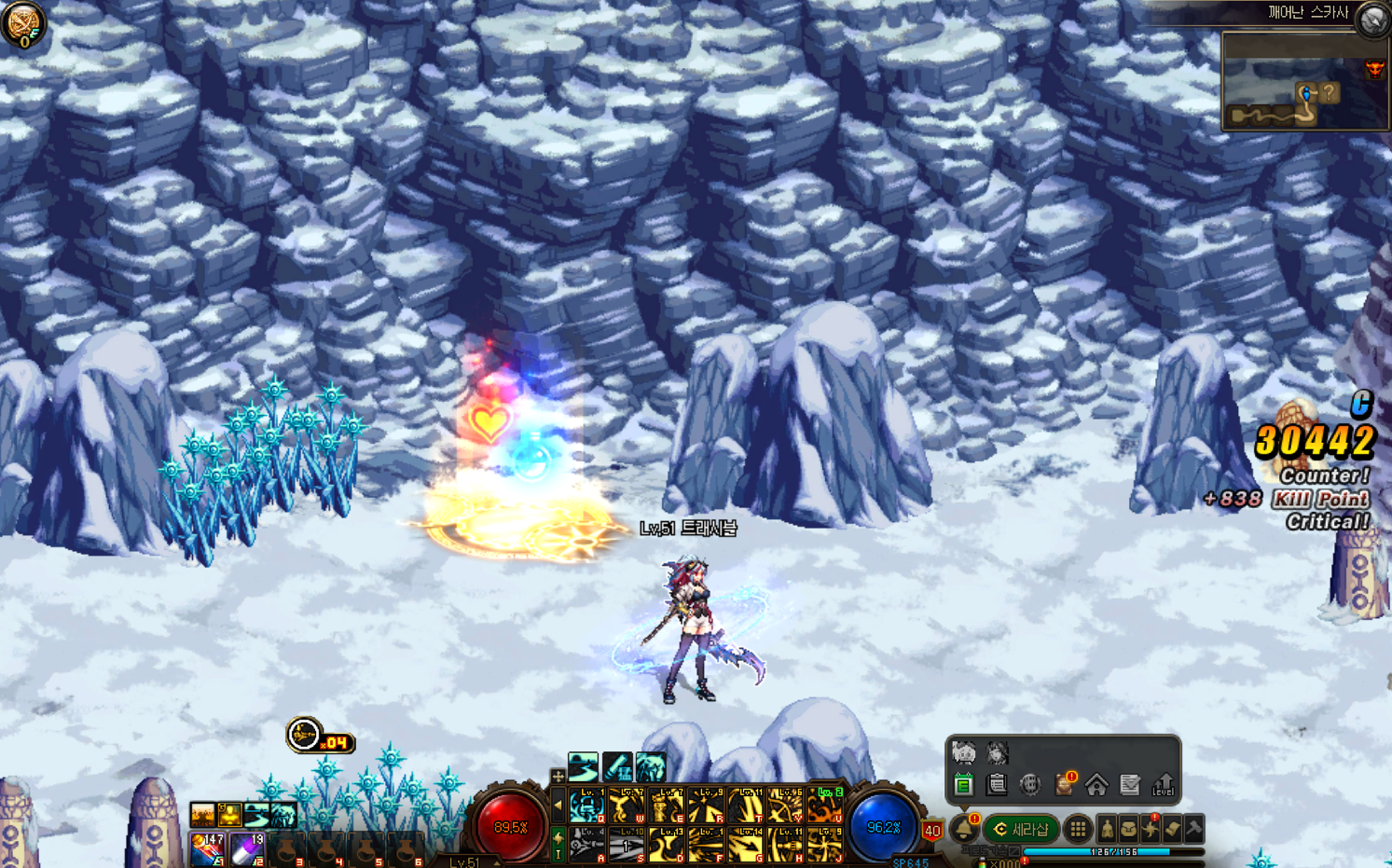This screenshot has height=868, width=1392.
Task: Open the house icon in popup panel
Action: 1096,785
